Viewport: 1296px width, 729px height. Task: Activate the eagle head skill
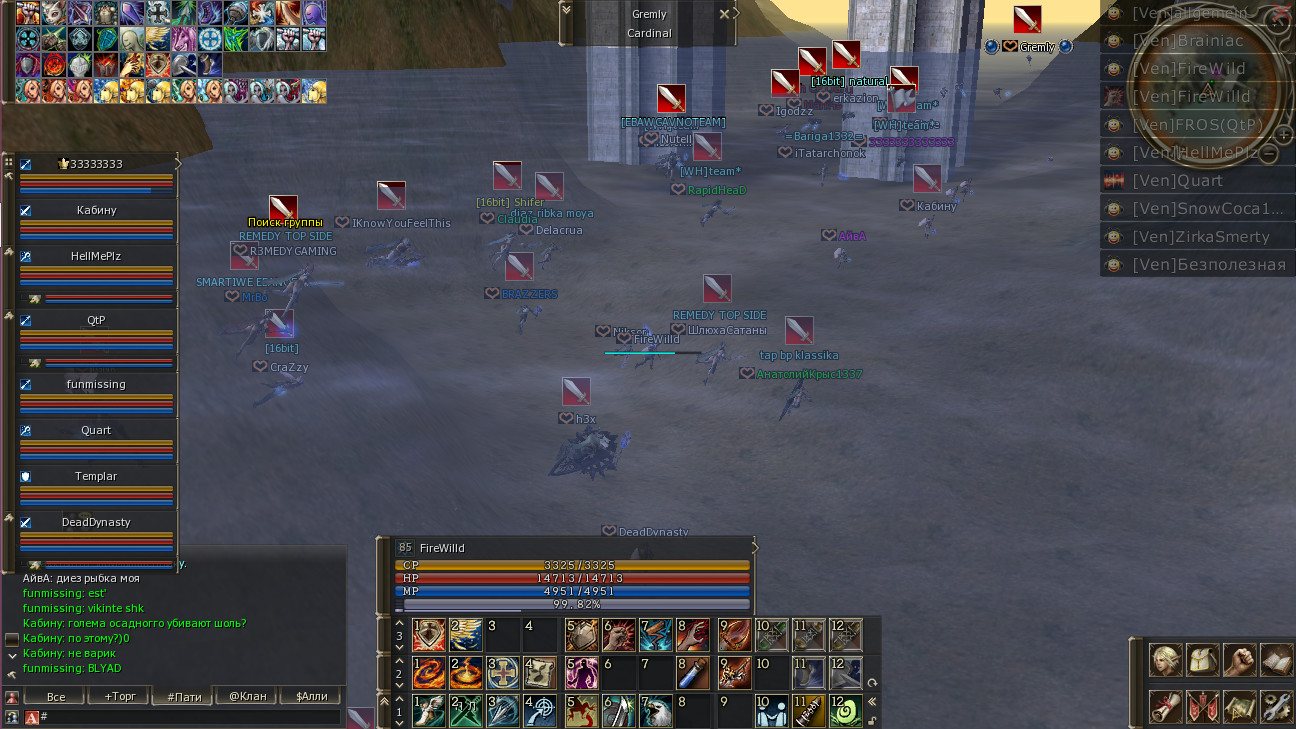tap(655, 711)
